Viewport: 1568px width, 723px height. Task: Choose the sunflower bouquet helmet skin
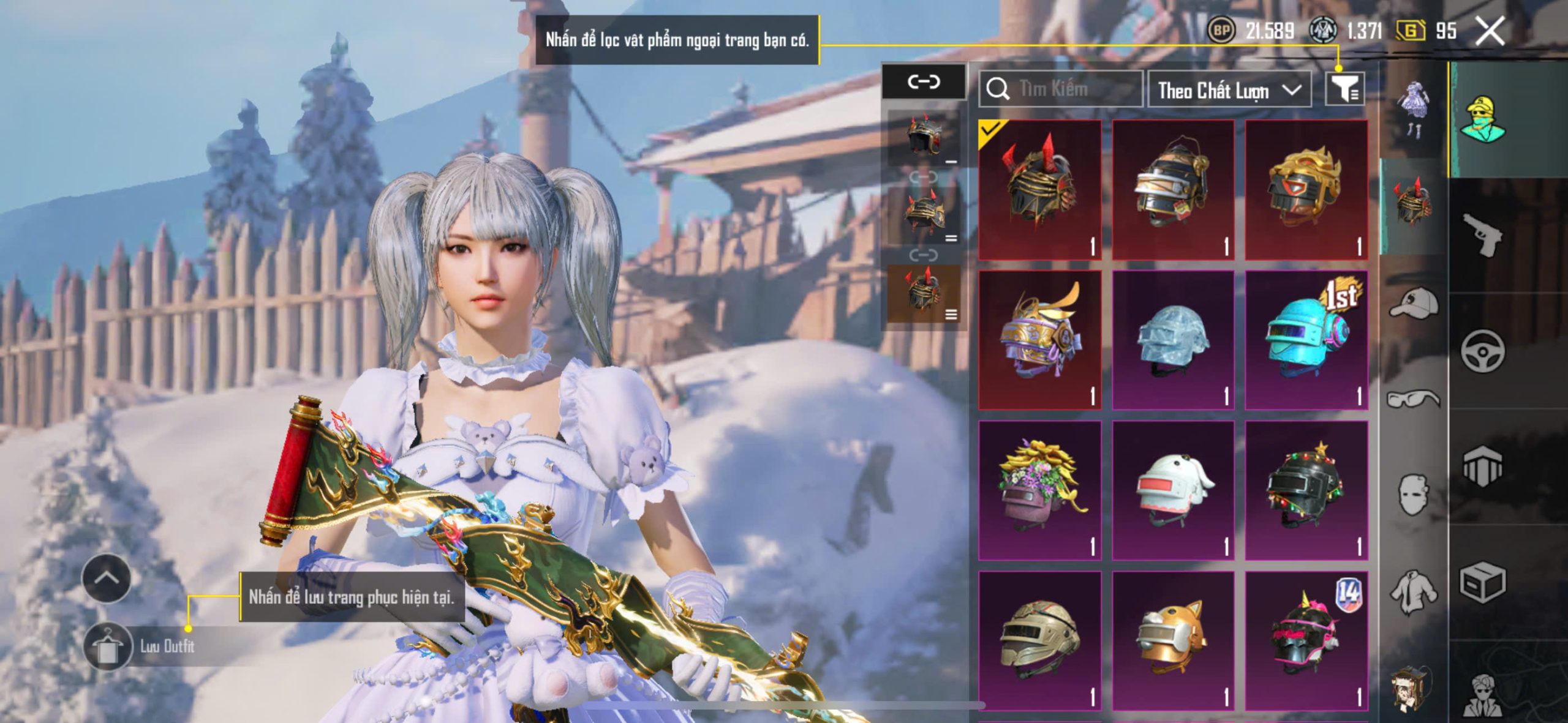tap(1039, 490)
